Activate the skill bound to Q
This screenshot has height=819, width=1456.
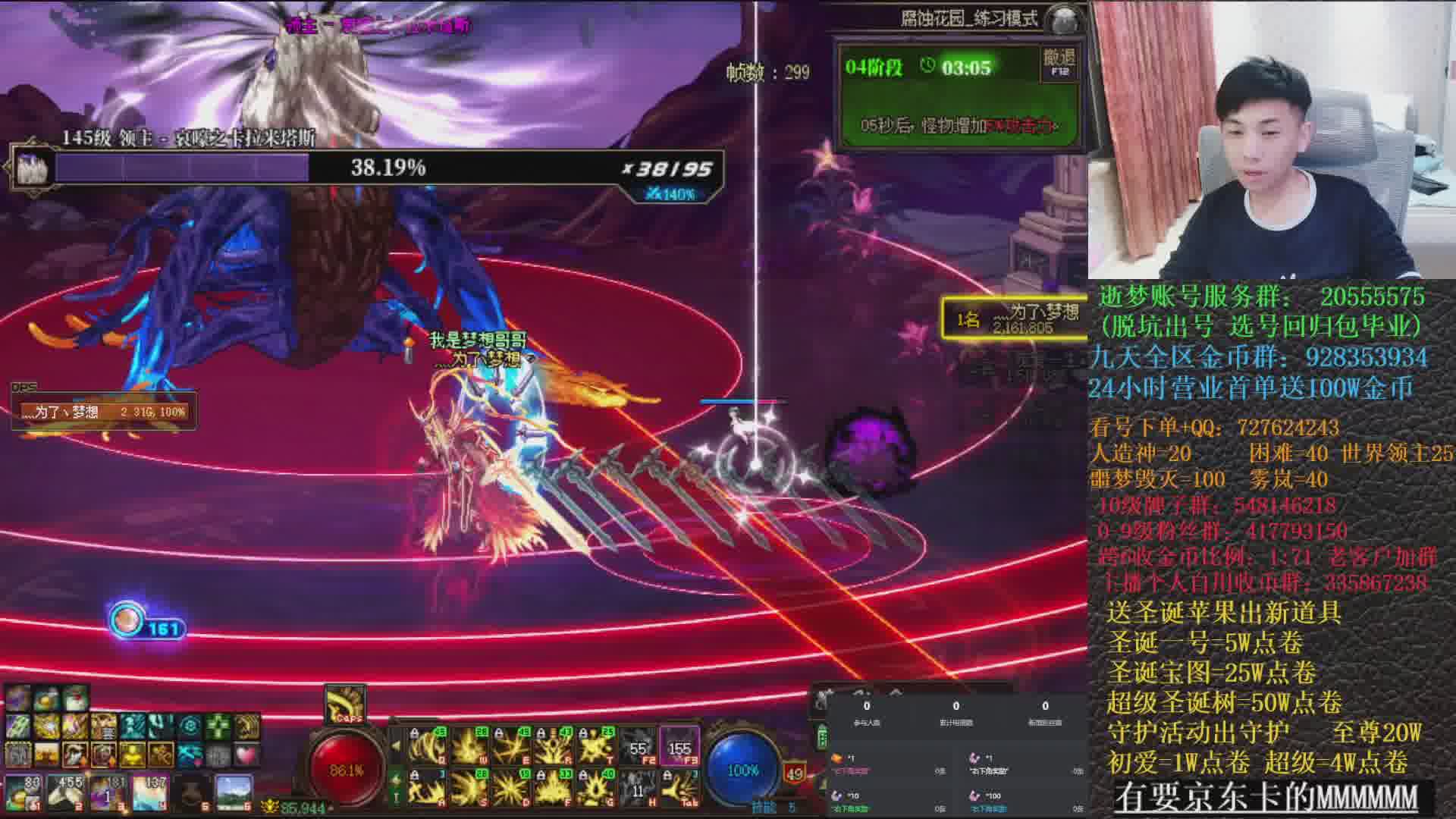(428, 747)
